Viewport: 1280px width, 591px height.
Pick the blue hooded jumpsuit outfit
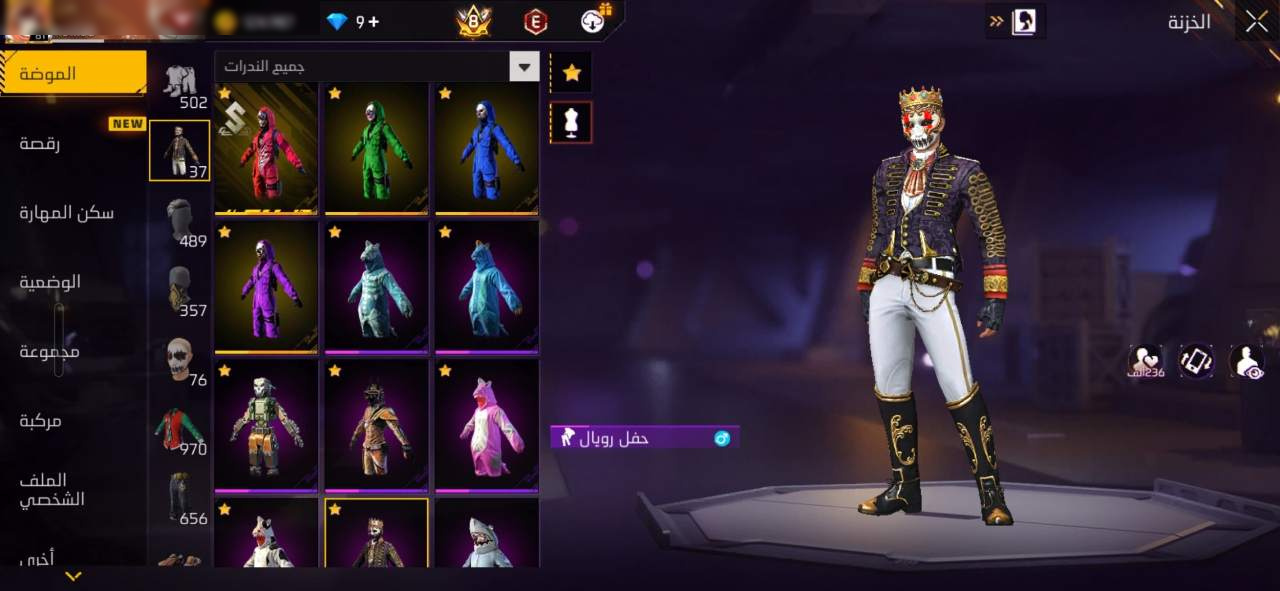coord(486,148)
